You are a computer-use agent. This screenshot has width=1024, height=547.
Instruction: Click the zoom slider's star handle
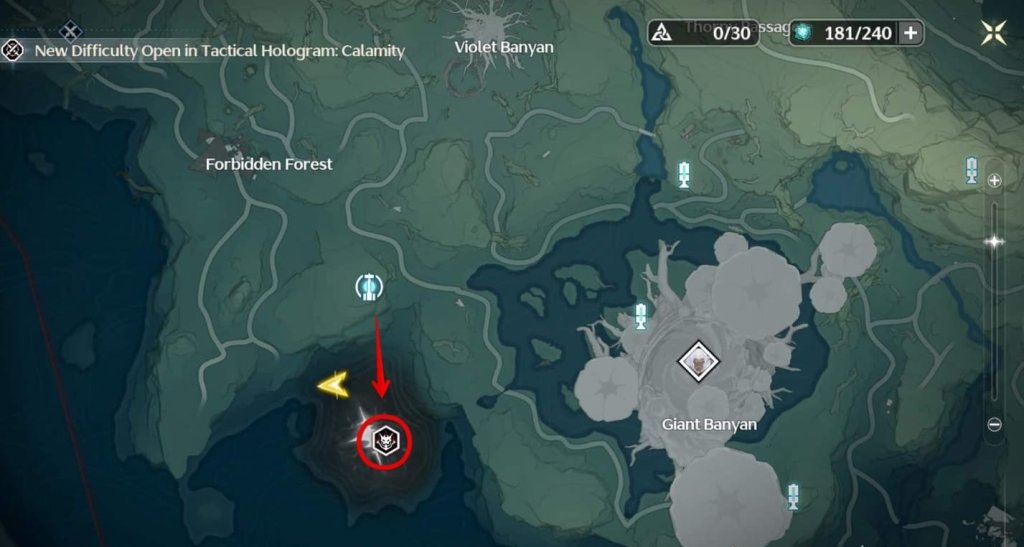994,241
